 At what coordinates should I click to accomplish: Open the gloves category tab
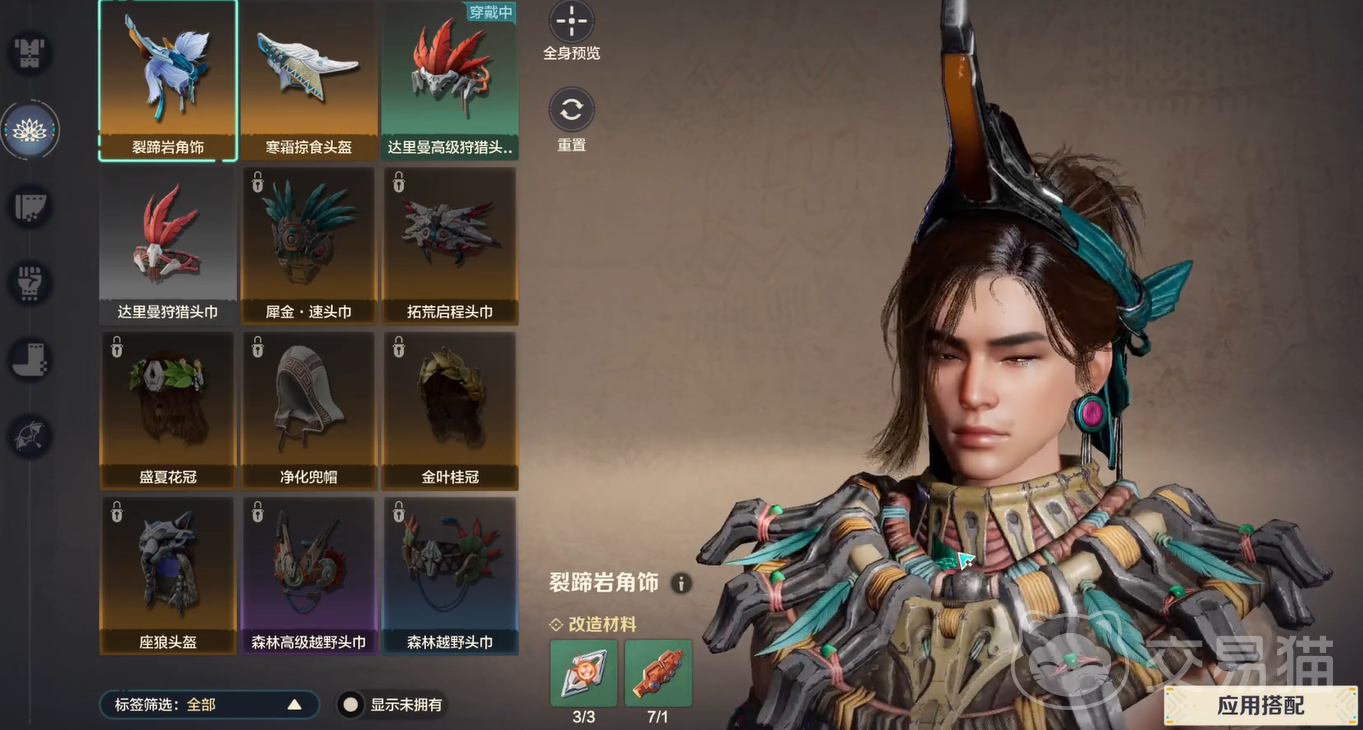tap(30, 283)
